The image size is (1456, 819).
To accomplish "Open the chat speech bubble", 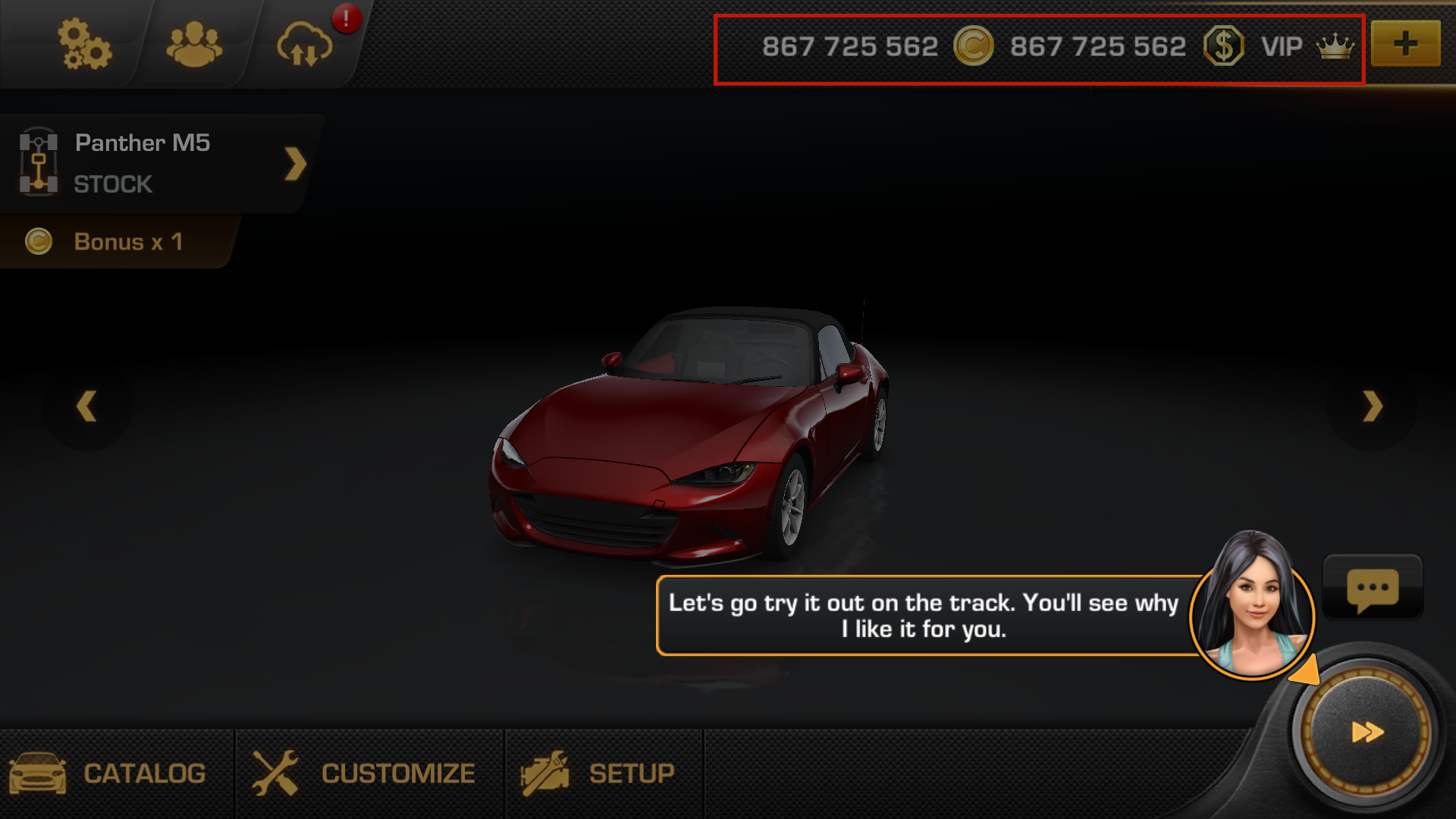I will 1373,588.
